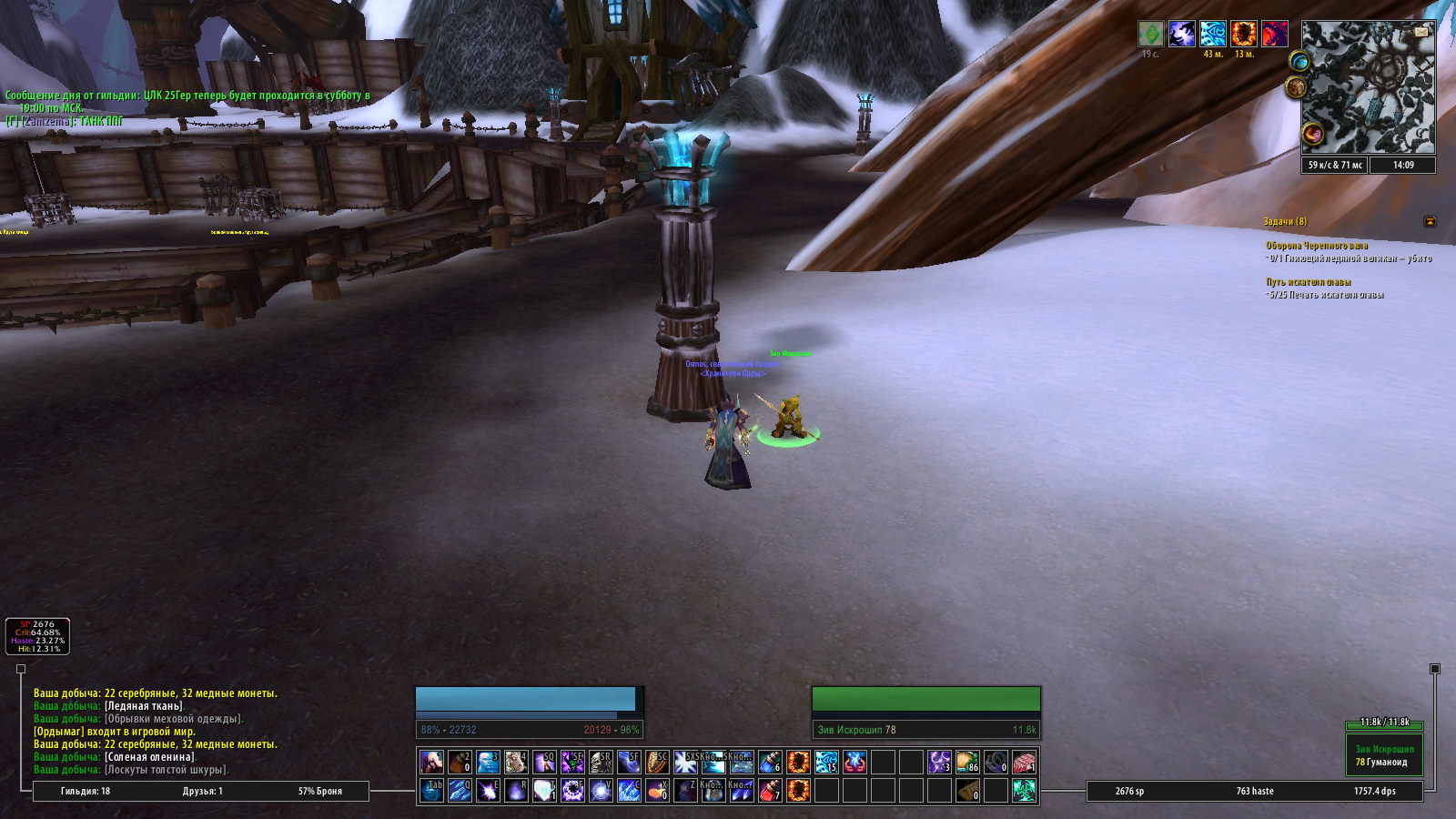Click the Ледяная ткань loot link
The height and width of the screenshot is (819, 1456).
pos(144,706)
